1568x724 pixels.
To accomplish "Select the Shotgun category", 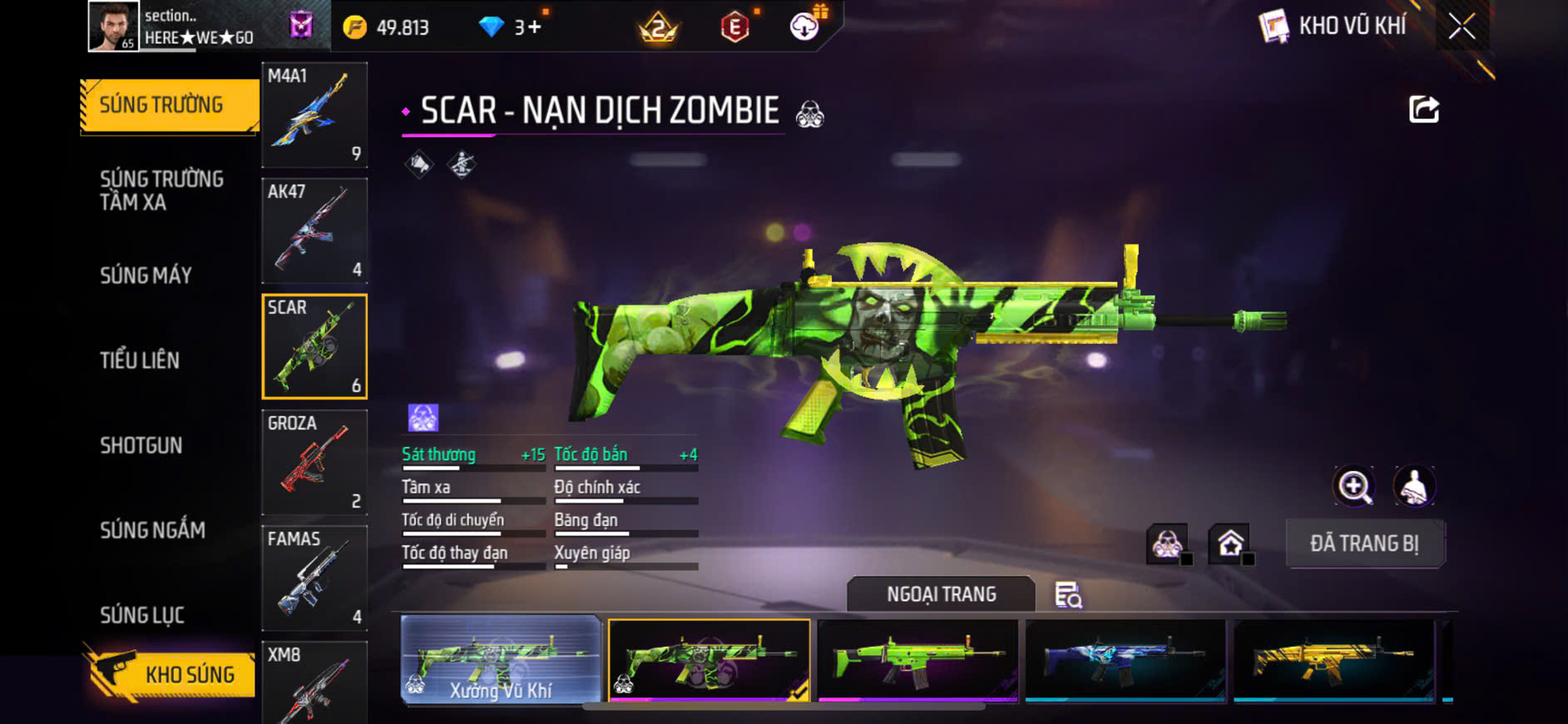I will pos(141,445).
